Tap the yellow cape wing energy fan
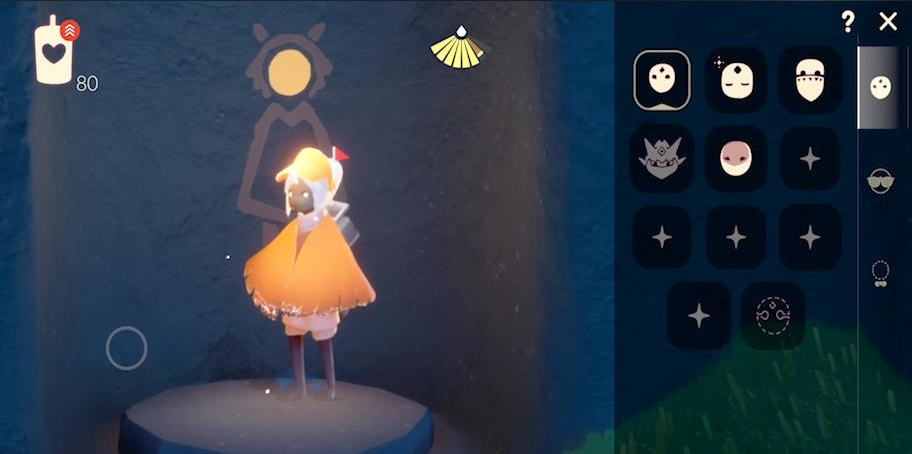This screenshot has width=912, height=454. [457, 48]
